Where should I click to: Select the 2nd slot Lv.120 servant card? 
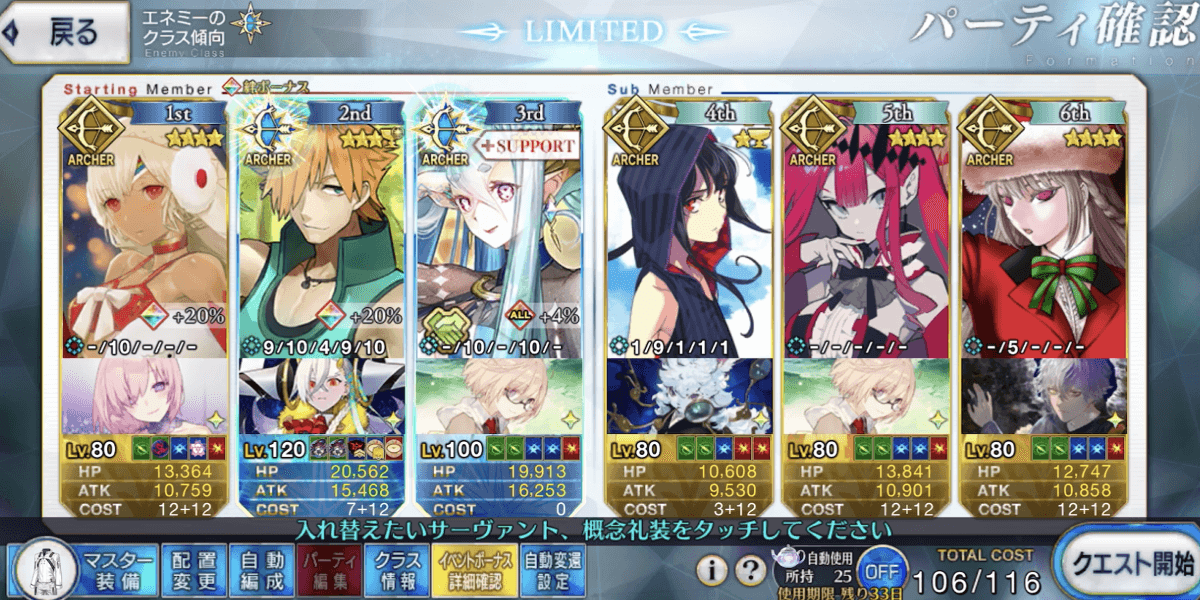click(320, 230)
